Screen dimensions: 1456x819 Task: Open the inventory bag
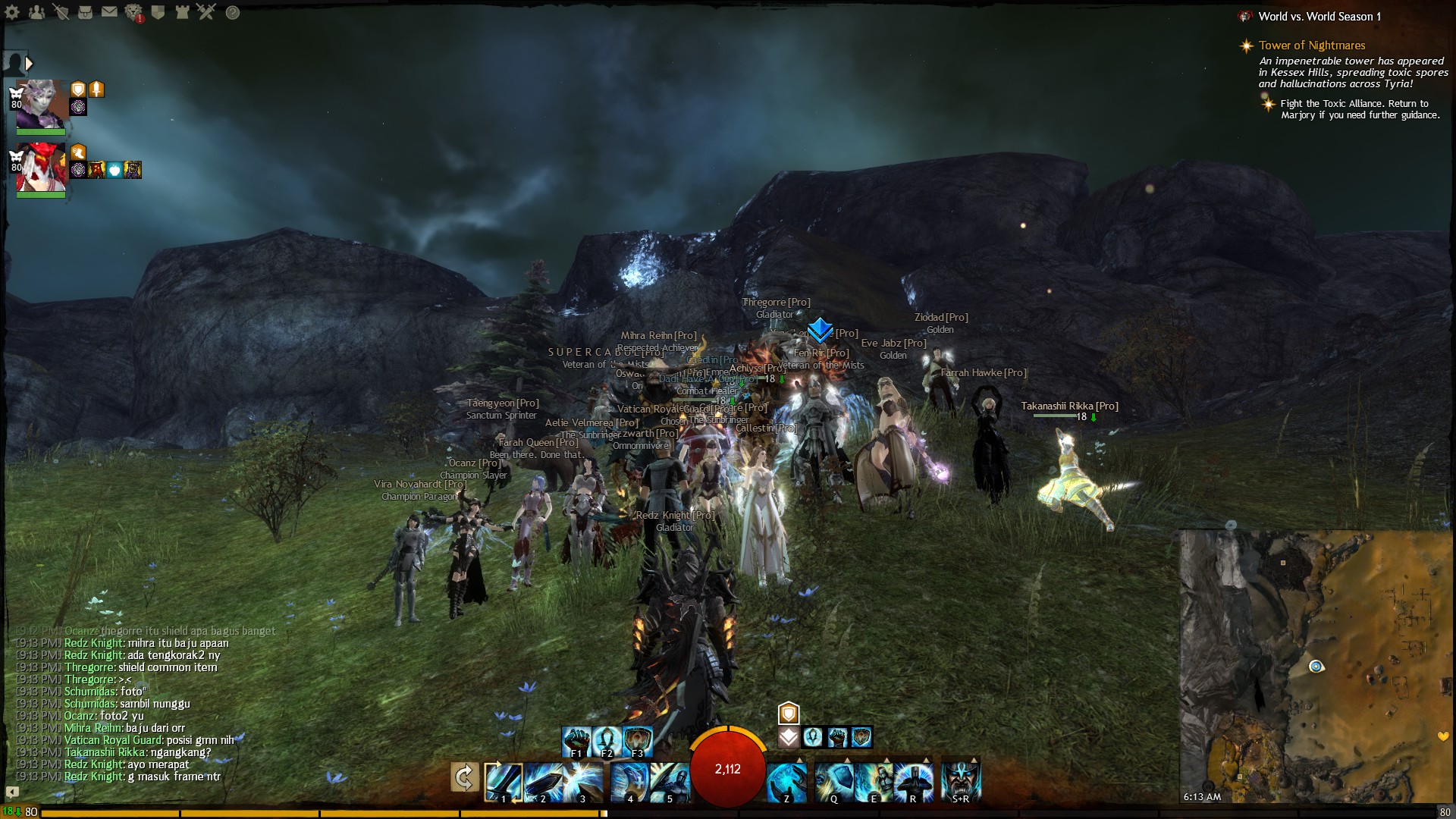click(x=85, y=12)
